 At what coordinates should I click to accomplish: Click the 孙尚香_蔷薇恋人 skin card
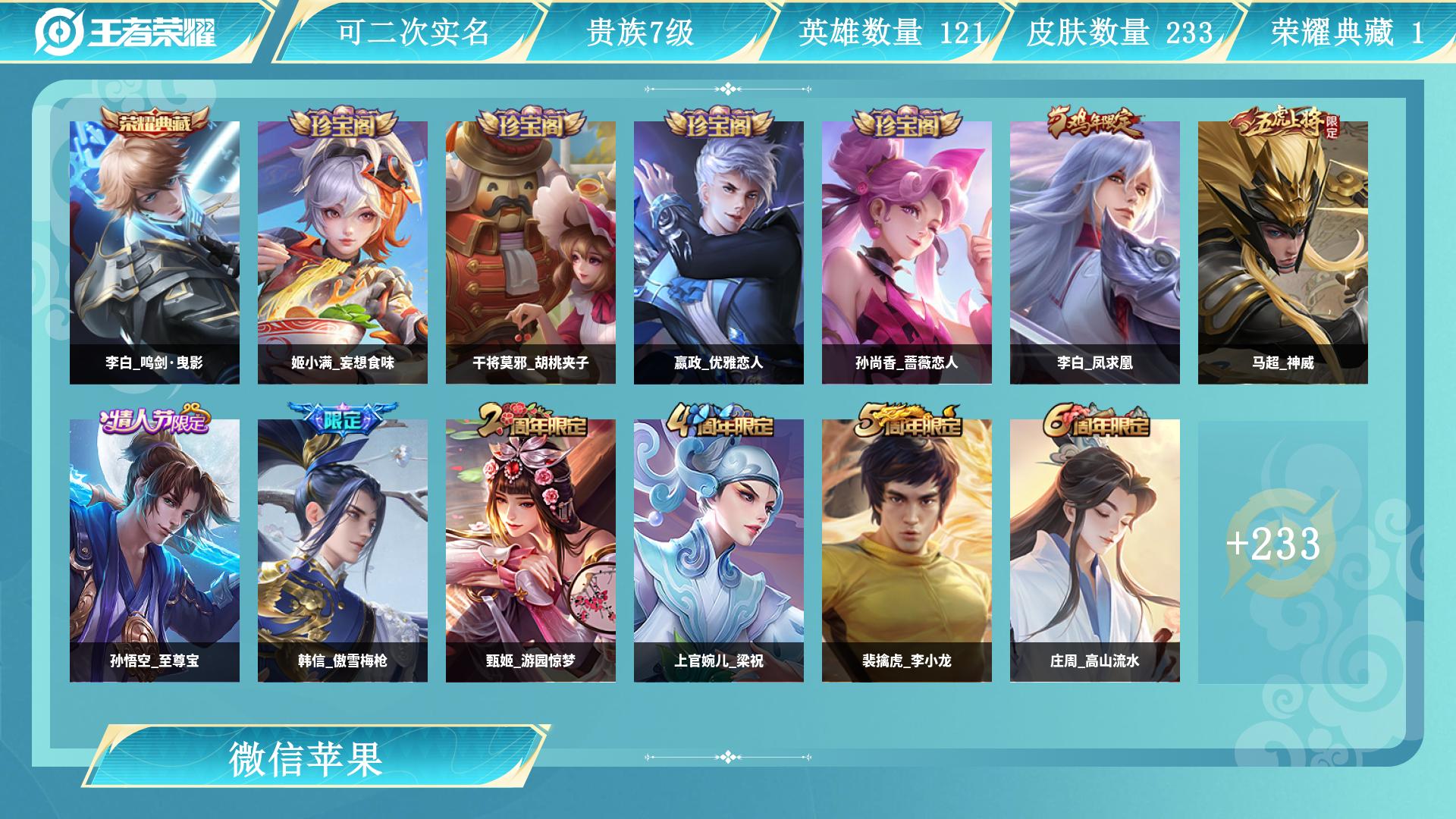pyautogui.click(x=907, y=252)
